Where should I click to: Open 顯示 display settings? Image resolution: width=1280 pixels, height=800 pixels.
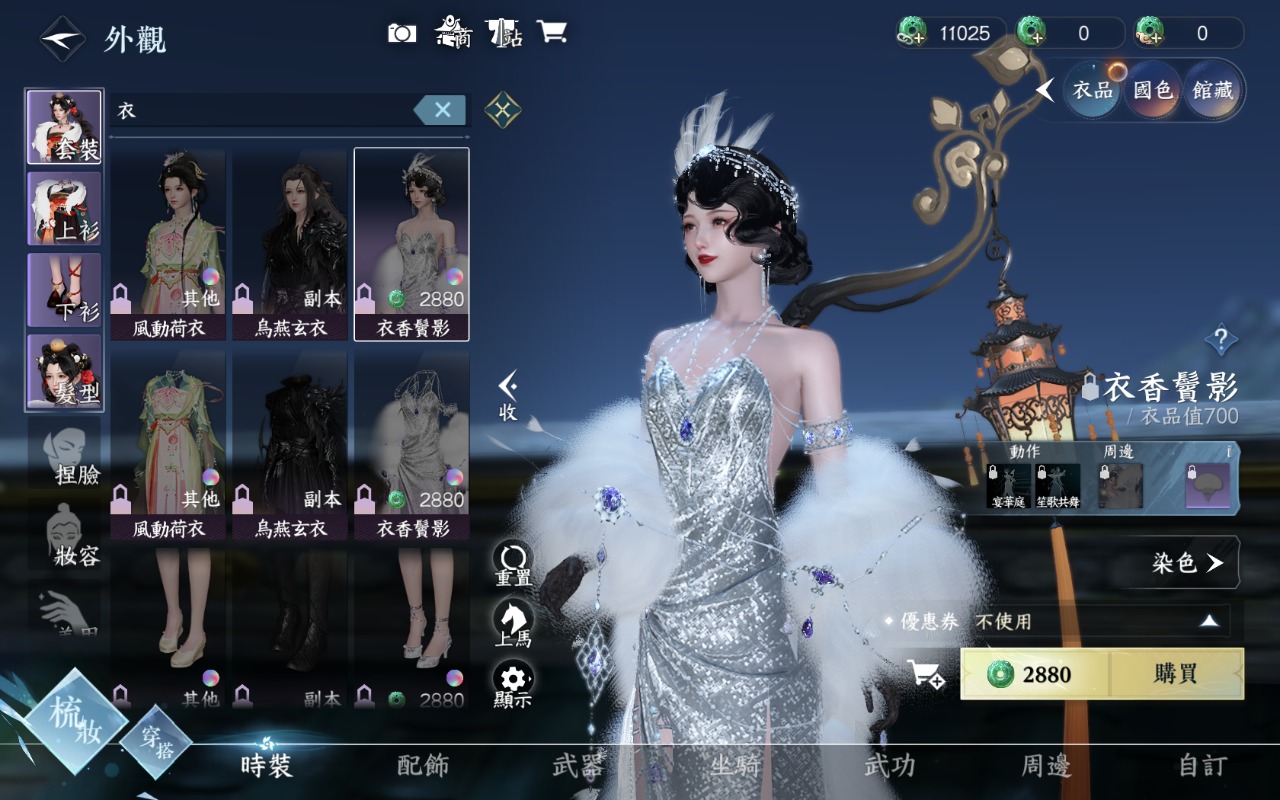[x=513, y=684]
